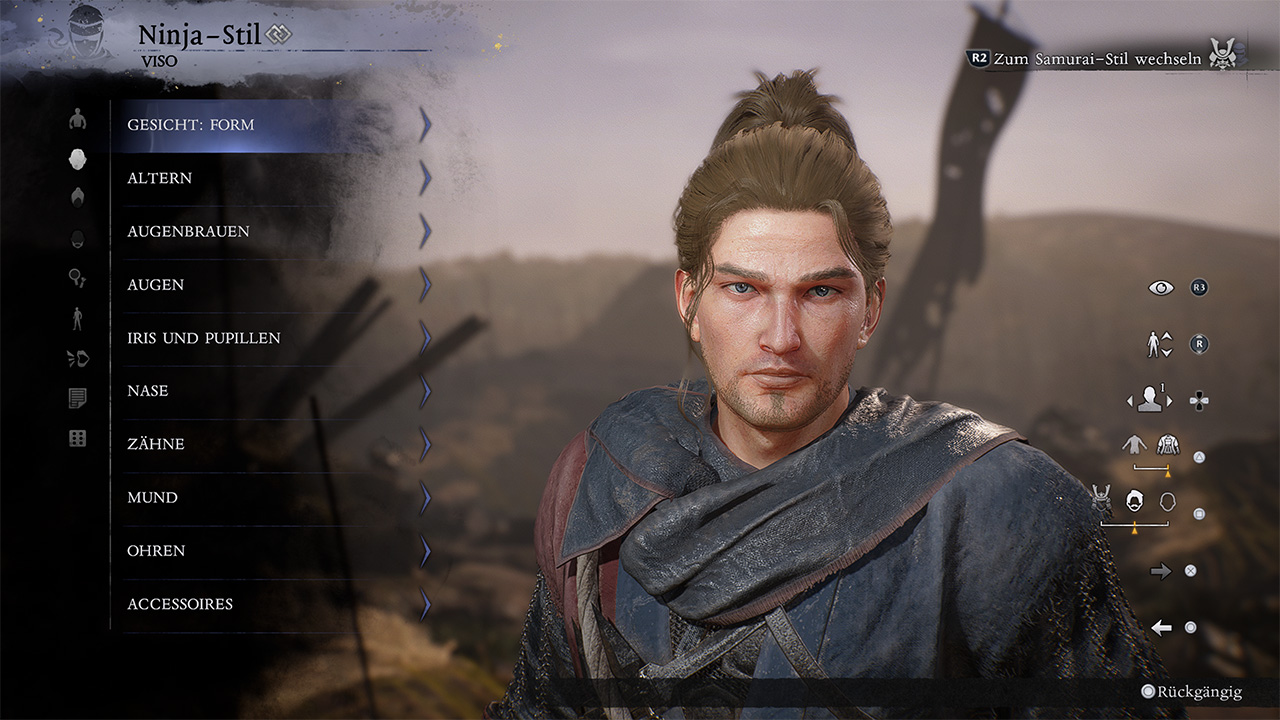Click the armor jacket display icon

click(1167, 445)
